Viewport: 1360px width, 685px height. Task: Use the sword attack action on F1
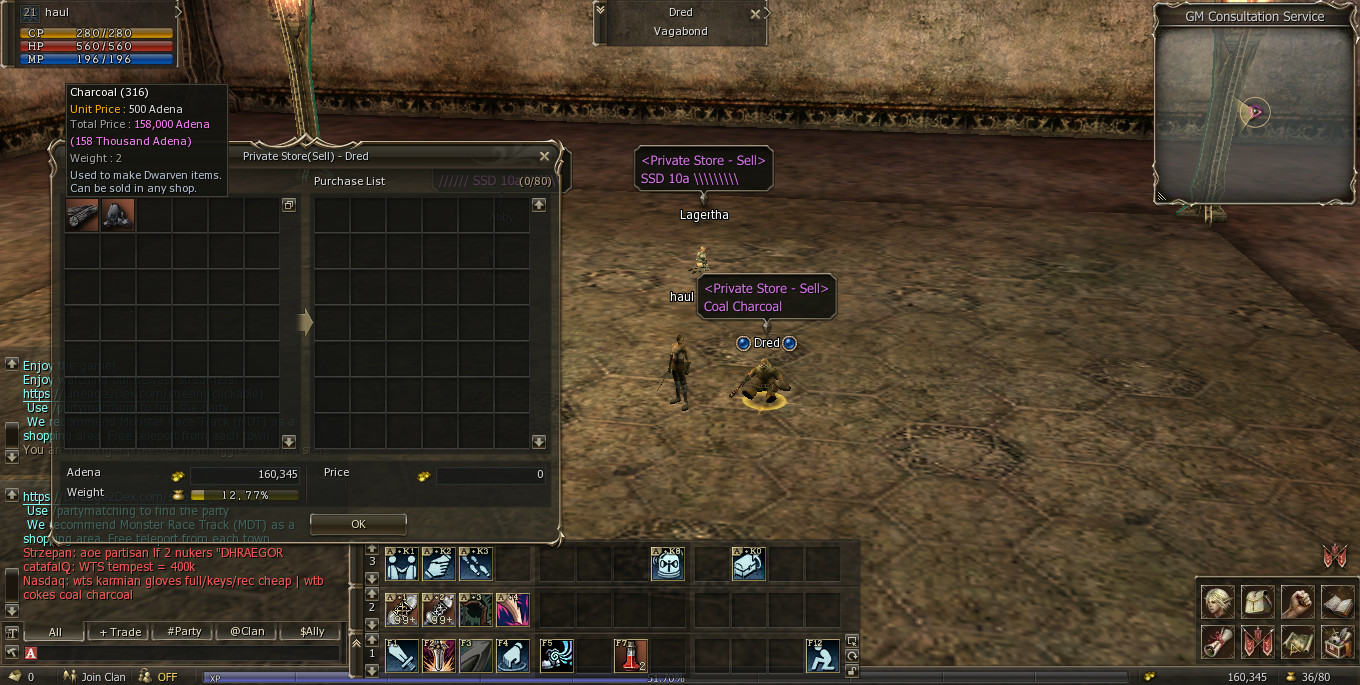[401, 655]
